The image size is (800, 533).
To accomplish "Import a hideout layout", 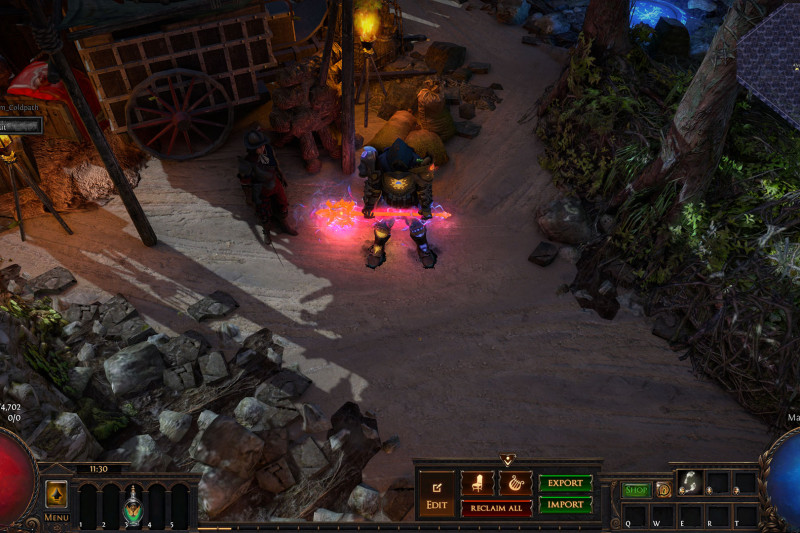I will pyautogui.click(x=565, y=504).
